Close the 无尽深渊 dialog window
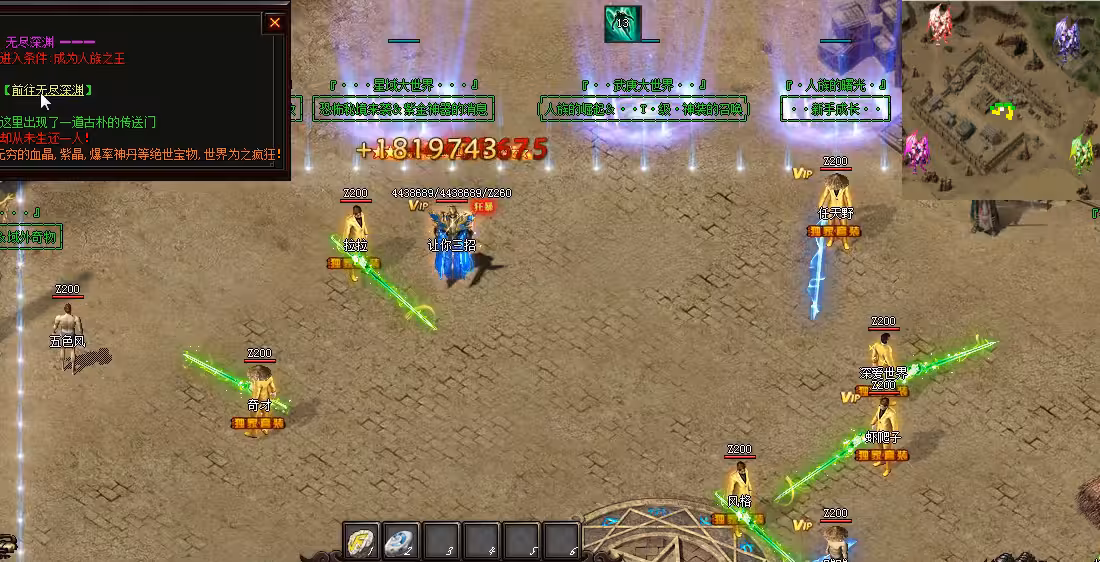Screen dimensions: 1100x562 pos(275,24)
